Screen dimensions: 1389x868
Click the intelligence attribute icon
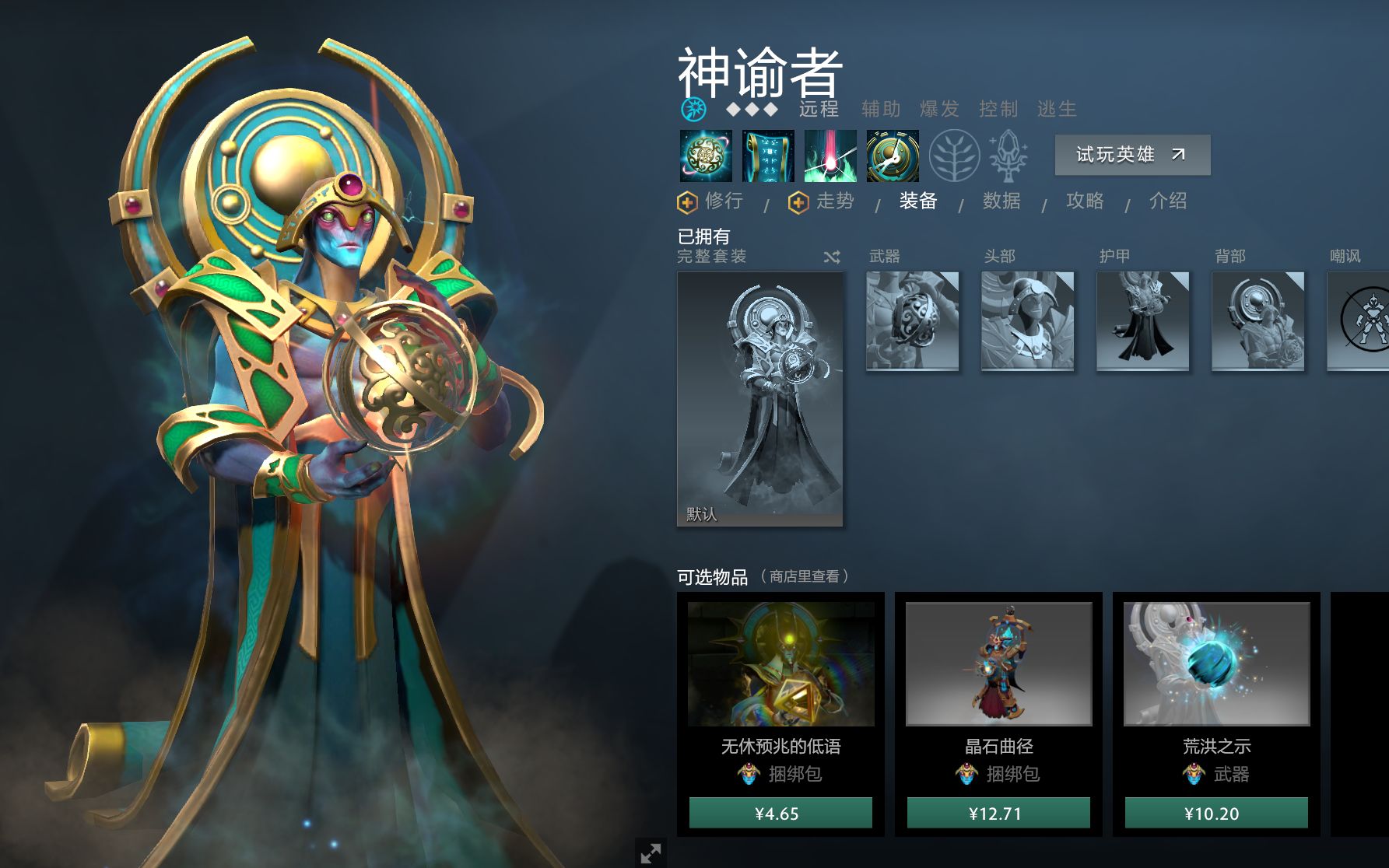coord(695,109)
